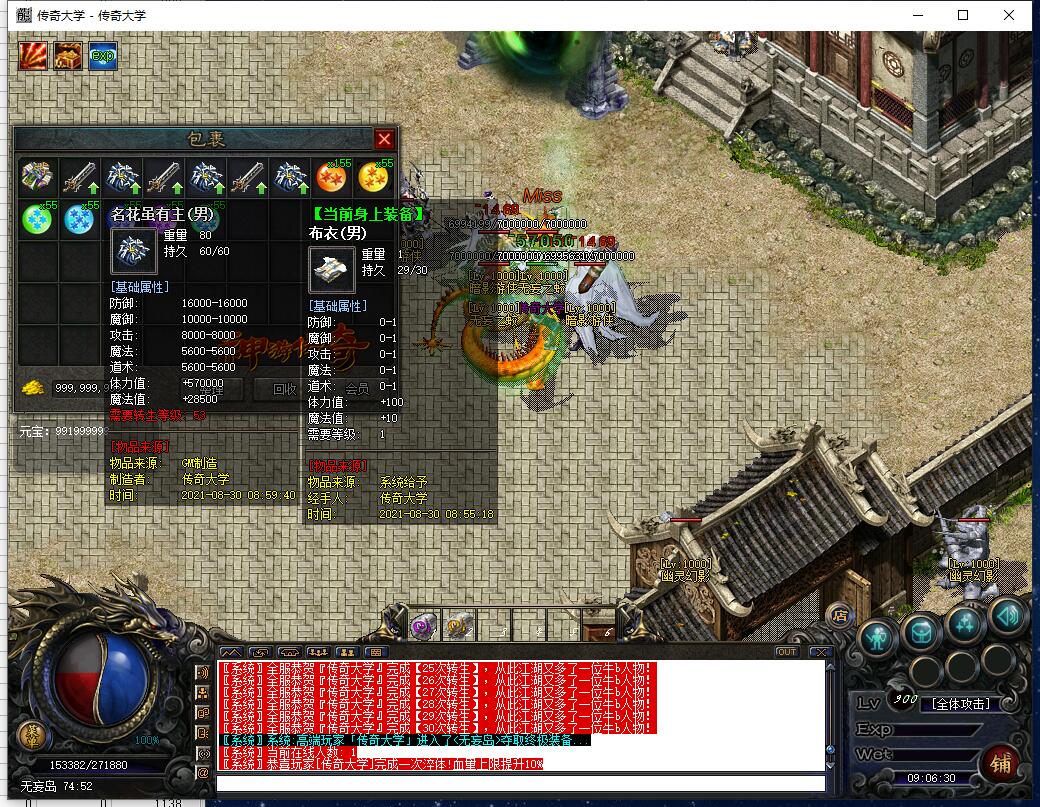Viewport: 1040px width, 807px height.
Task: Click the 回收 recycle button
Action: point(284,388)
